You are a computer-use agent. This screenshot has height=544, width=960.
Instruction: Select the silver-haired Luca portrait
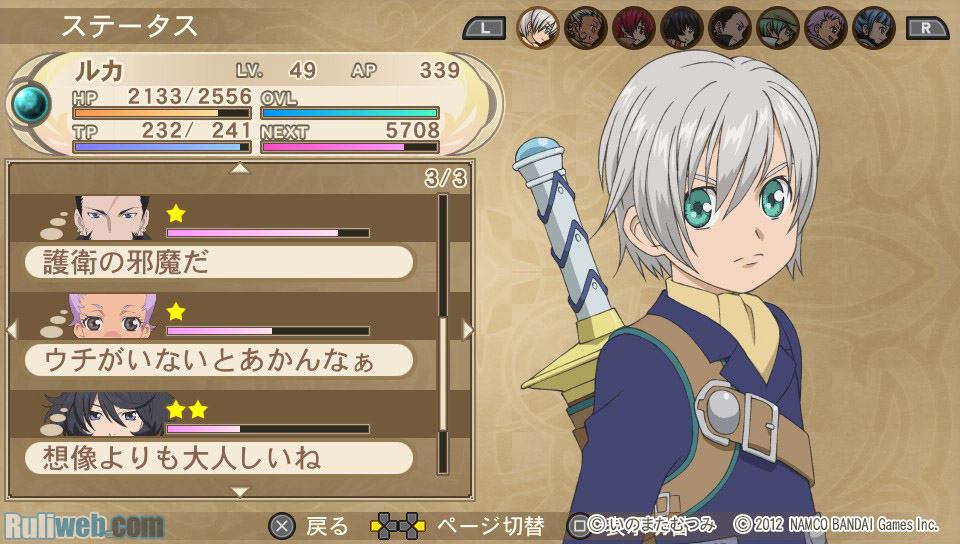point(538,28)
